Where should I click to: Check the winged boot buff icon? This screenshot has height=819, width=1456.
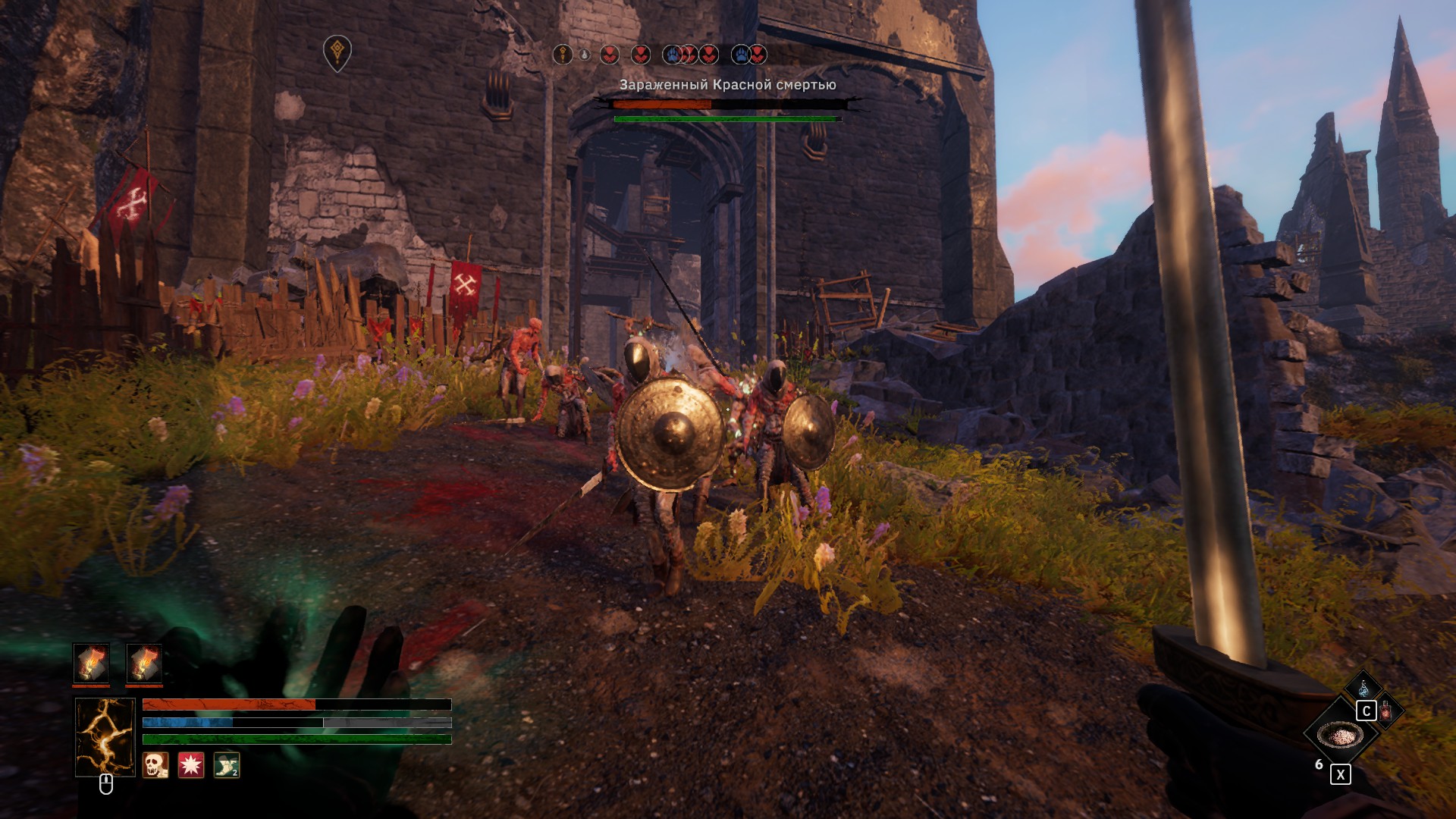[227, 765]
